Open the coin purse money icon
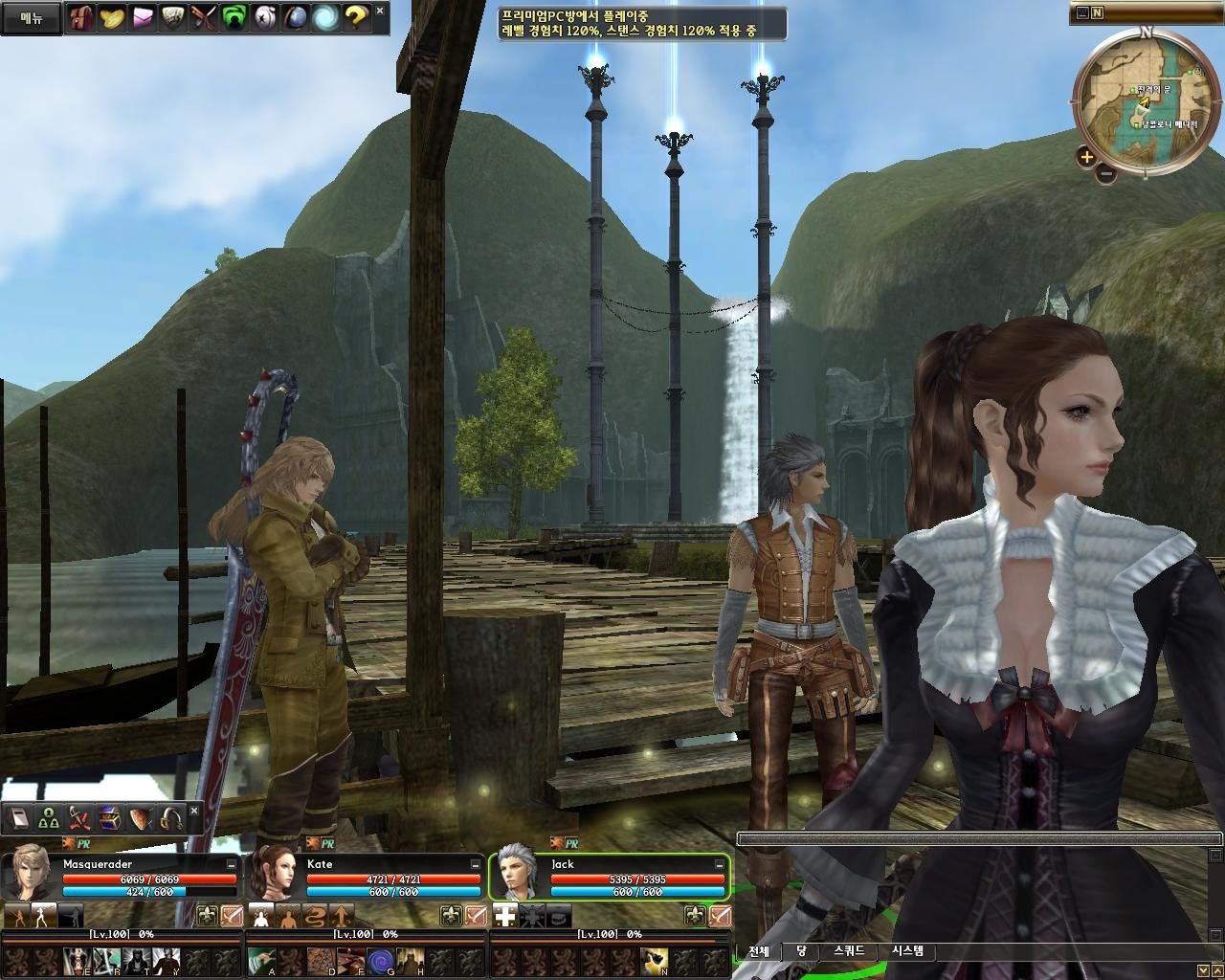 [112, 16]
